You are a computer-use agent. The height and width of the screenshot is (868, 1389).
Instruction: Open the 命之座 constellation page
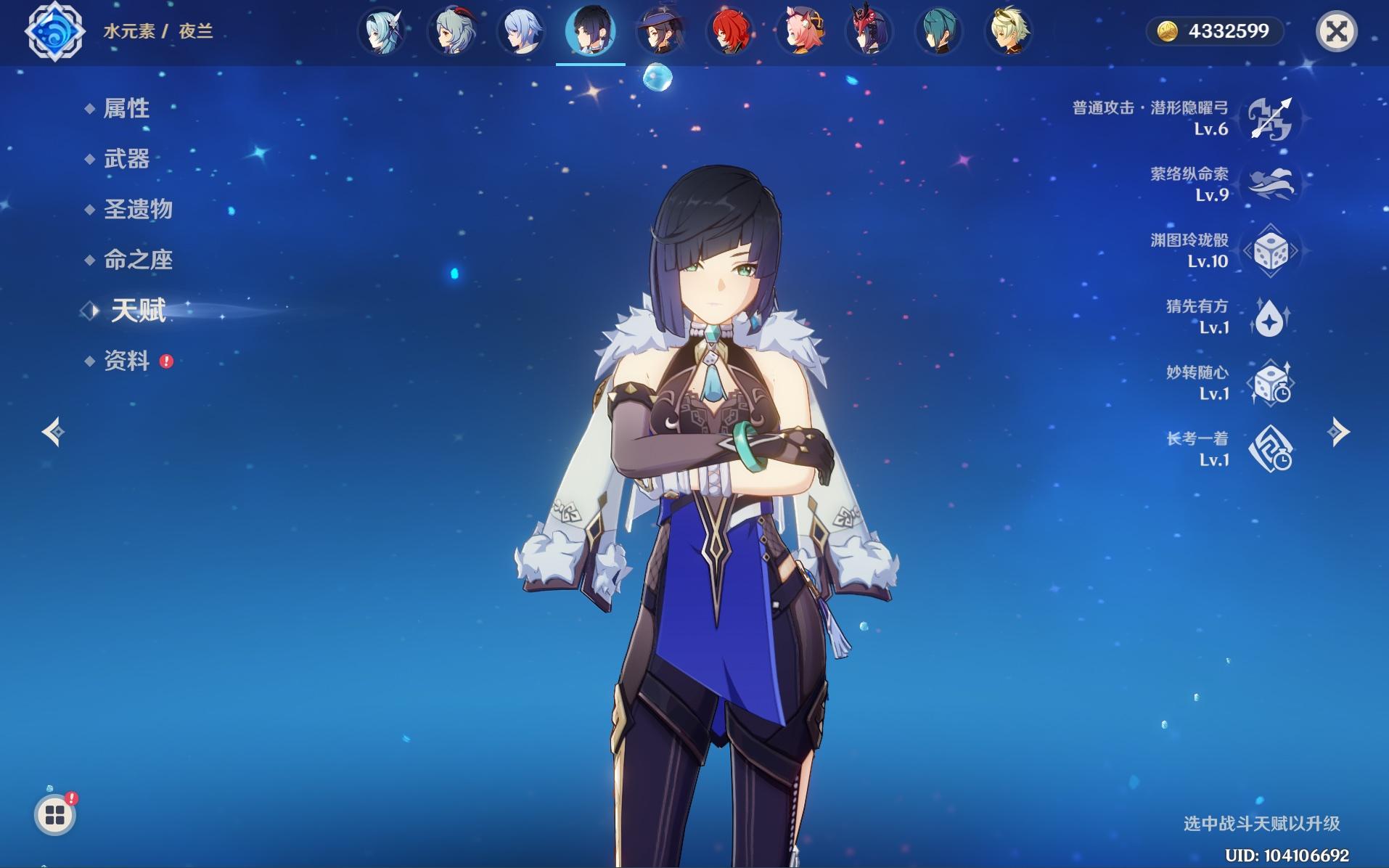click(x=138, y=260)
